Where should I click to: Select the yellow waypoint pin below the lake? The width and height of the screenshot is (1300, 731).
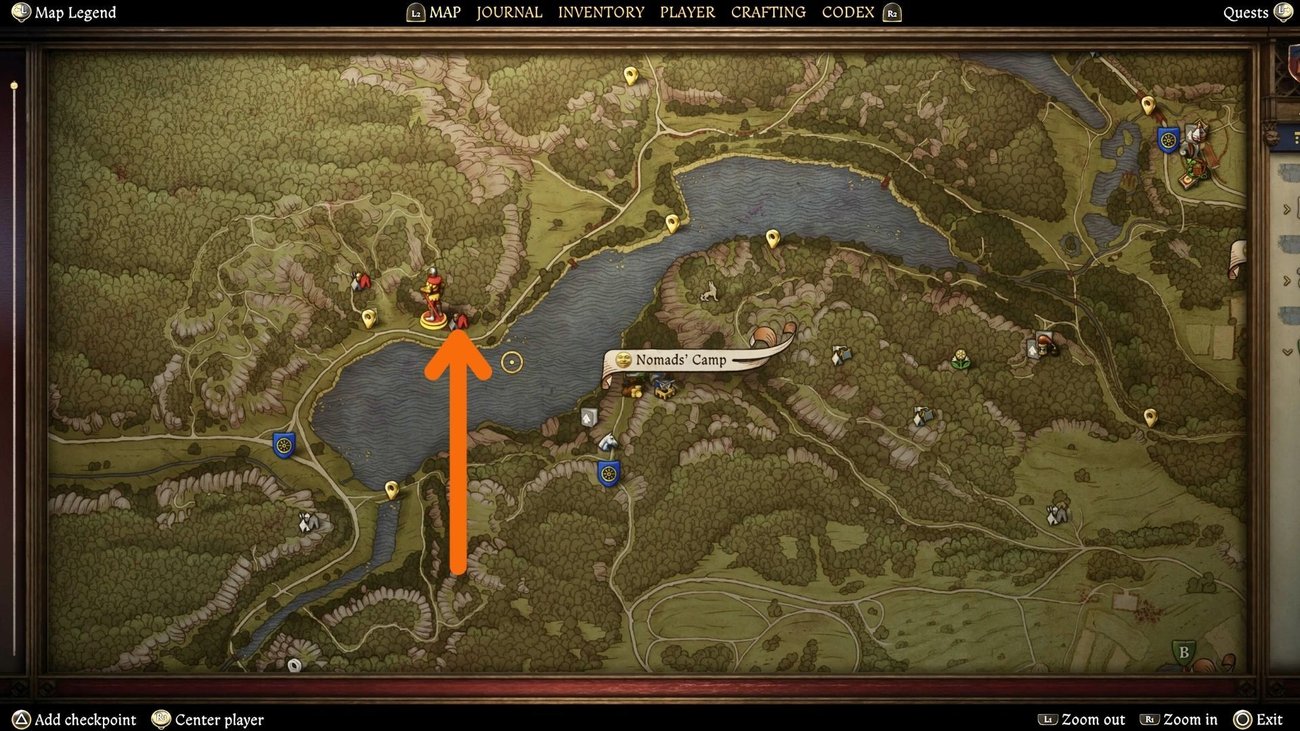[x=390, y=489]
